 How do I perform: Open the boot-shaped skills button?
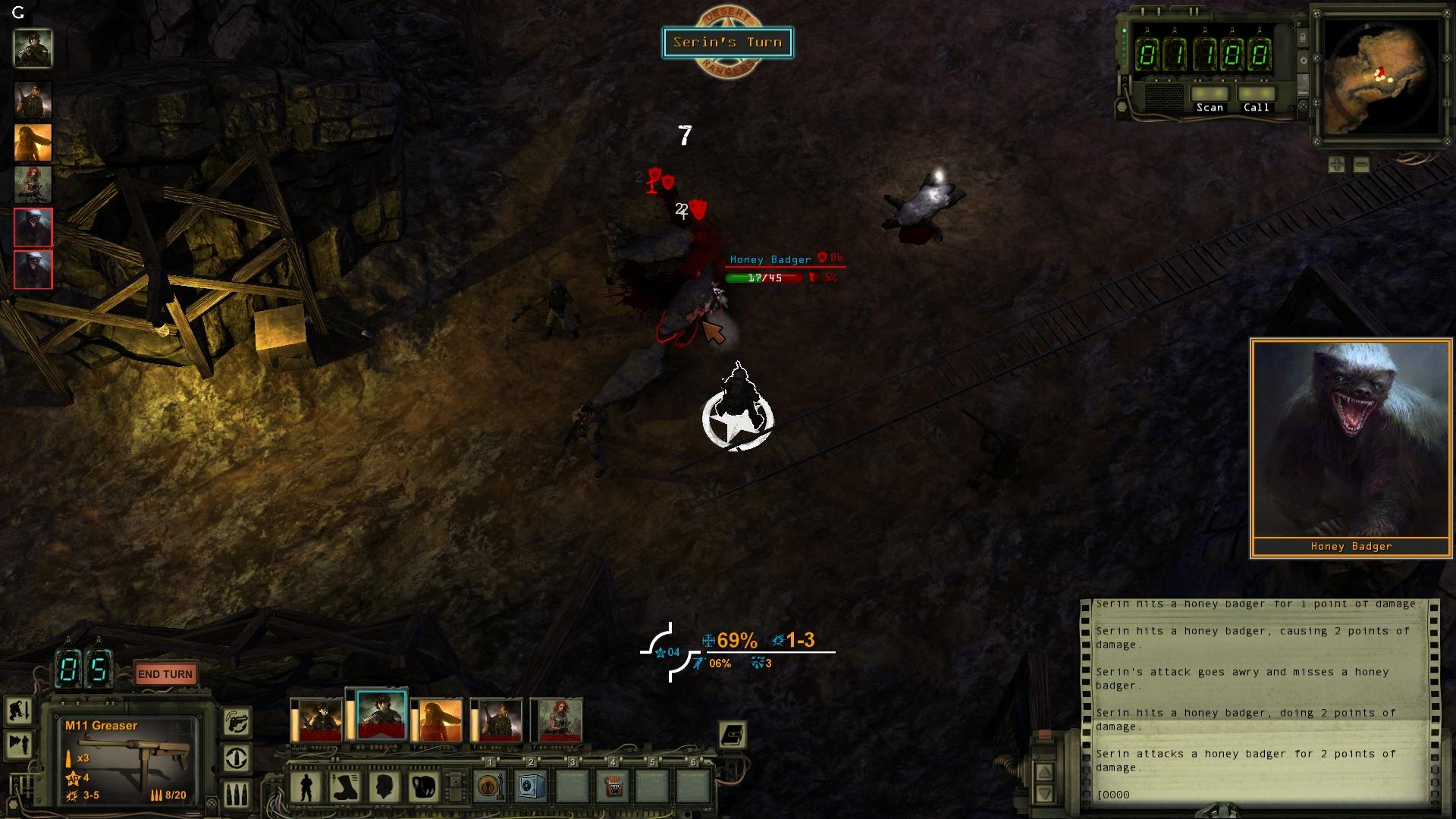pyautogui.click(x=345, y=787)
